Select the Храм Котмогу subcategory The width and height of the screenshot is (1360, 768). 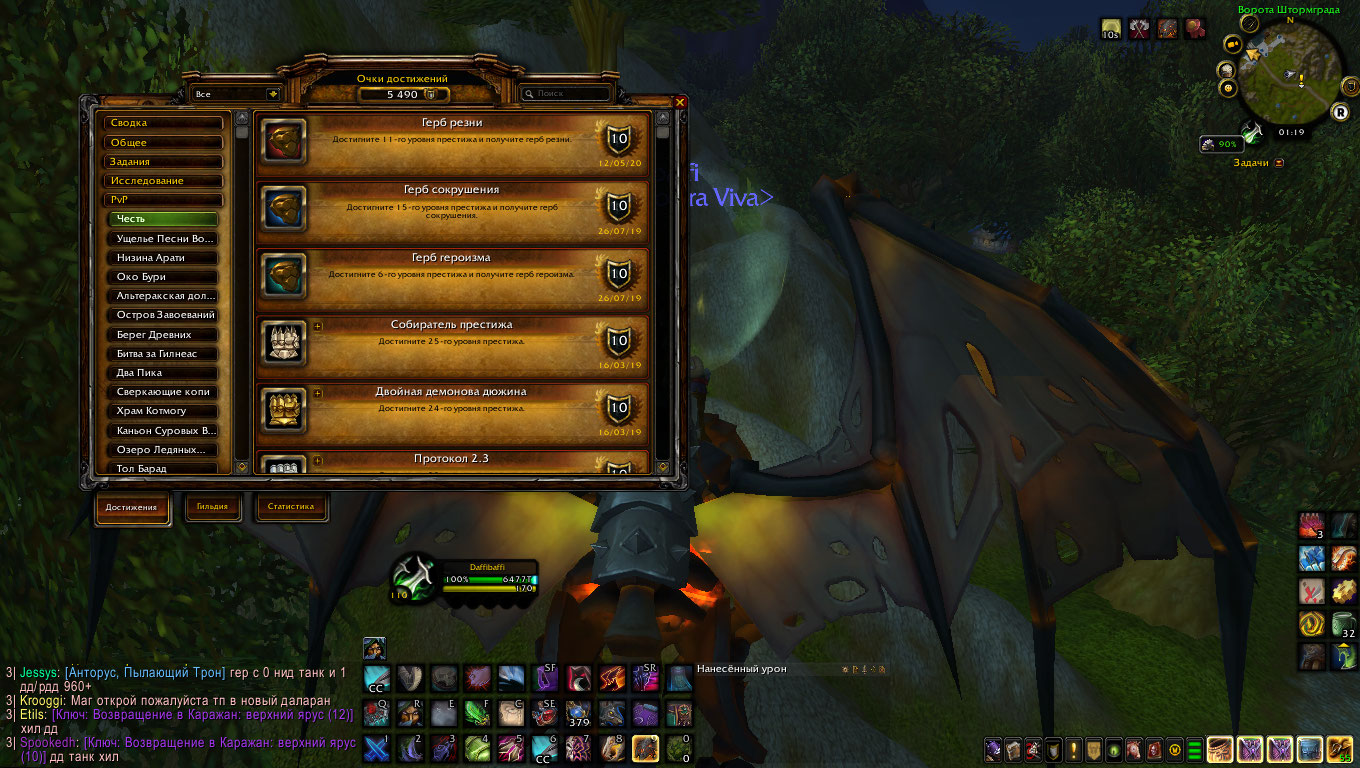click(163, 411)
